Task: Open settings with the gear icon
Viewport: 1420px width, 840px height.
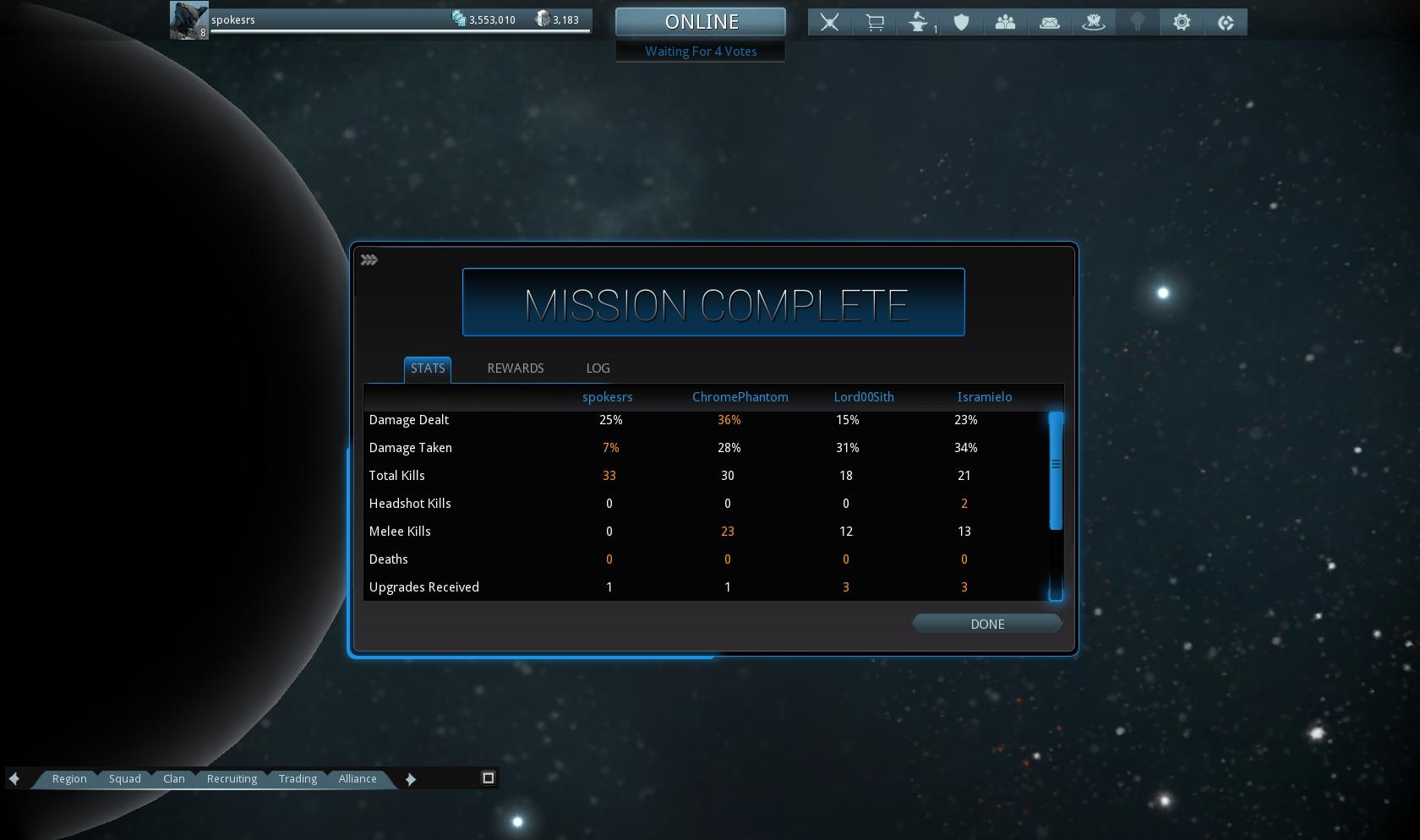Action: click(1182, 23)
